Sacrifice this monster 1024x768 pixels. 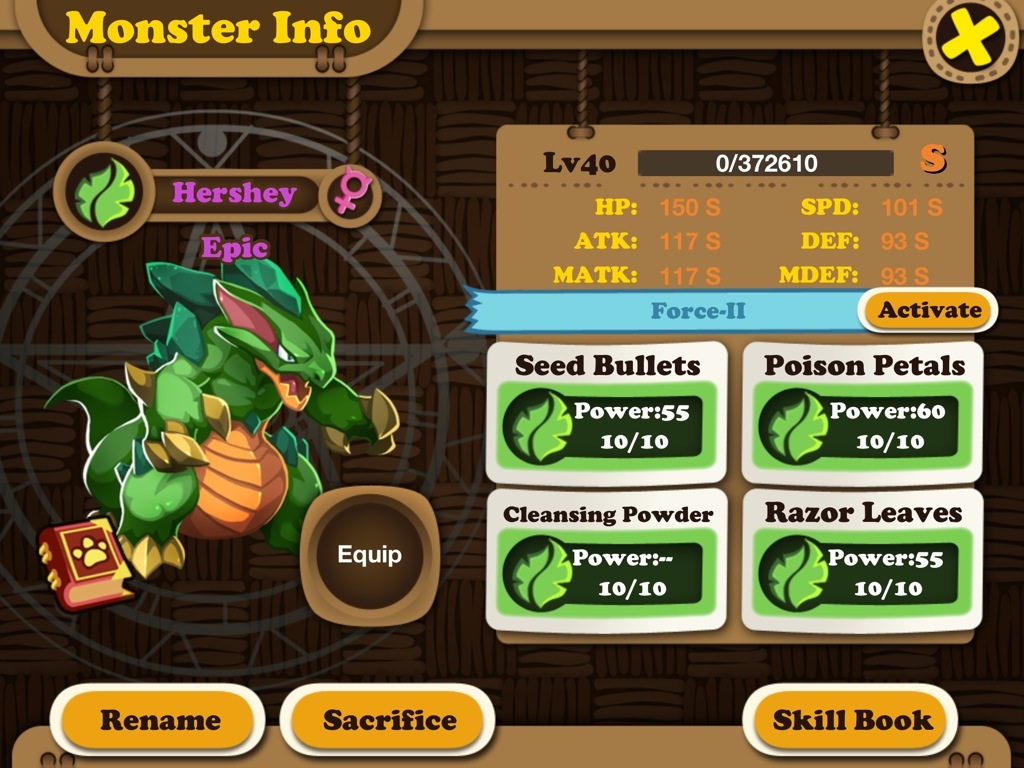[x=389, y=720]
